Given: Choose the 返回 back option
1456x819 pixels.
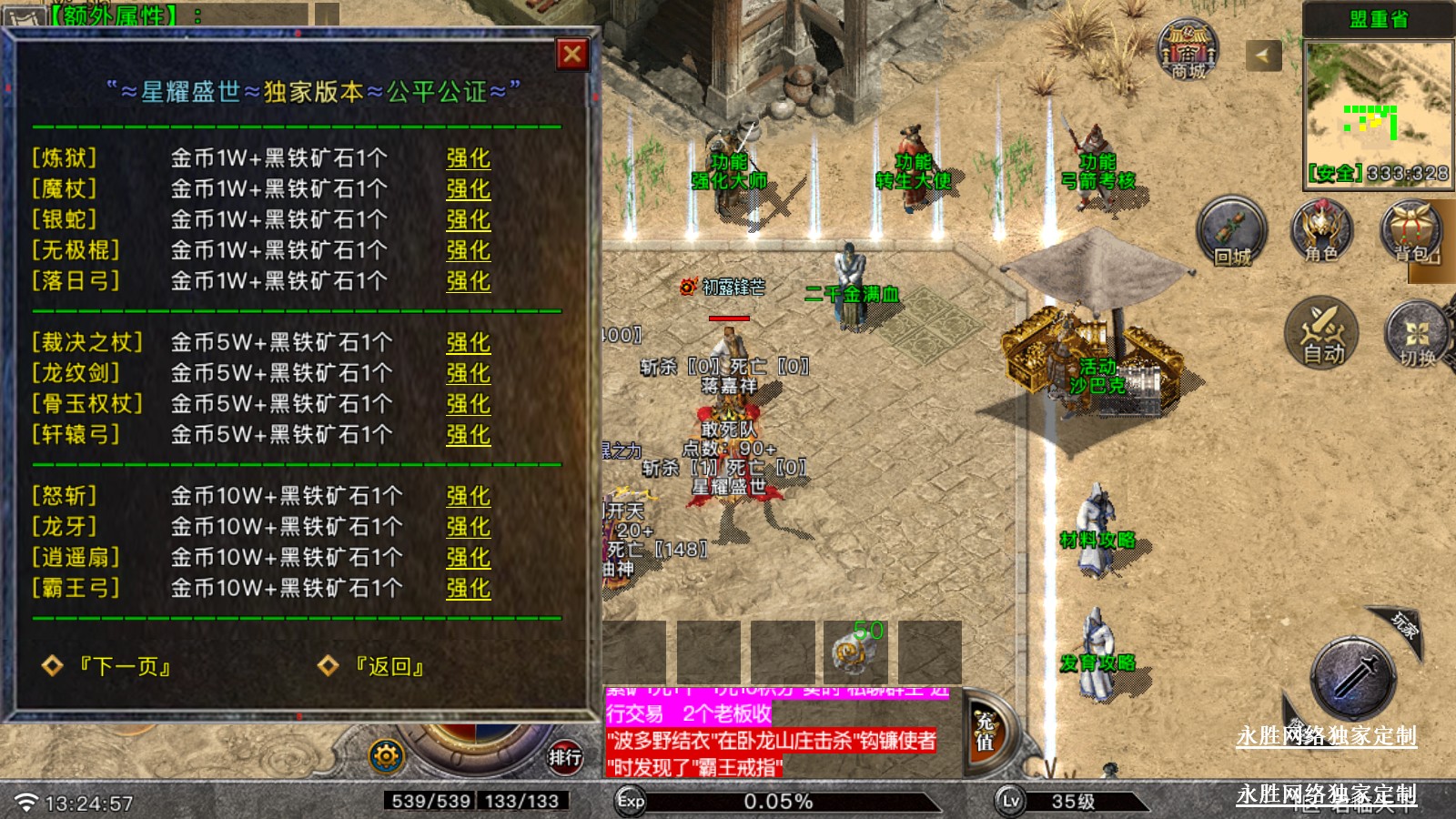Looking at the screenshot, I should click(x=389, y=667).
